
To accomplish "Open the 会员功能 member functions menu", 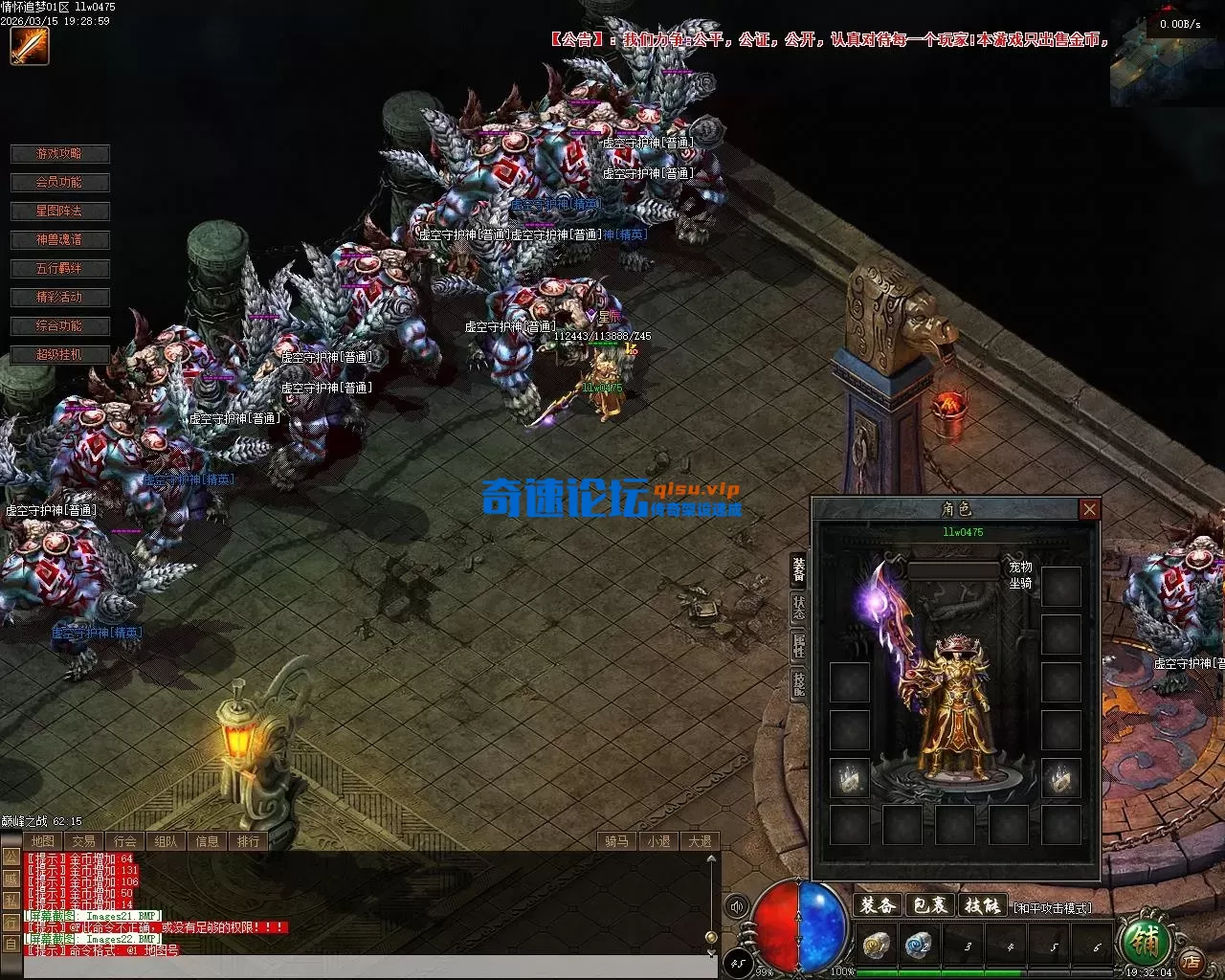I will click(x=59, y=183).
